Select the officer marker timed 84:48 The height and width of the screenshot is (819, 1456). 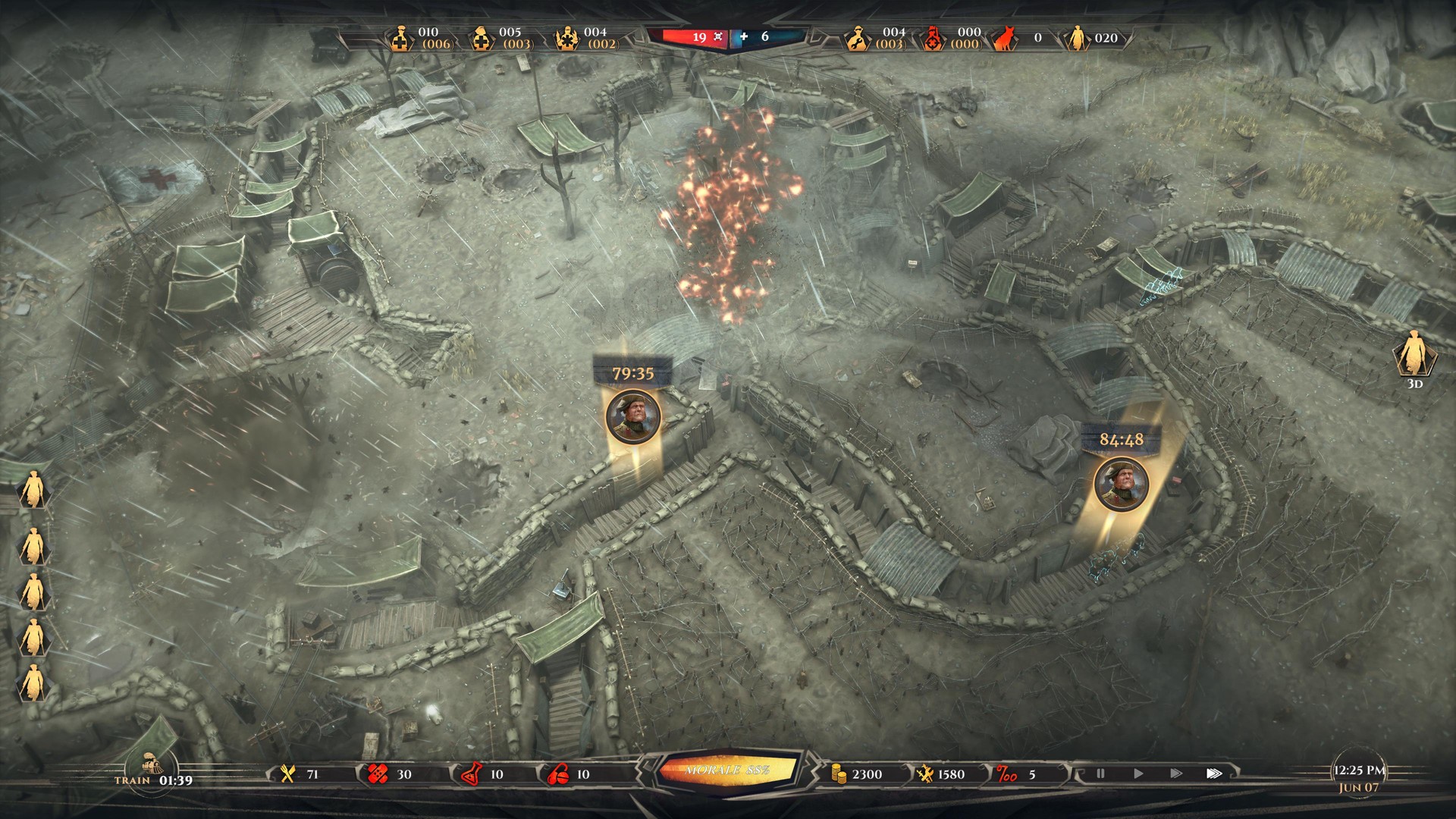(1121, 483)
